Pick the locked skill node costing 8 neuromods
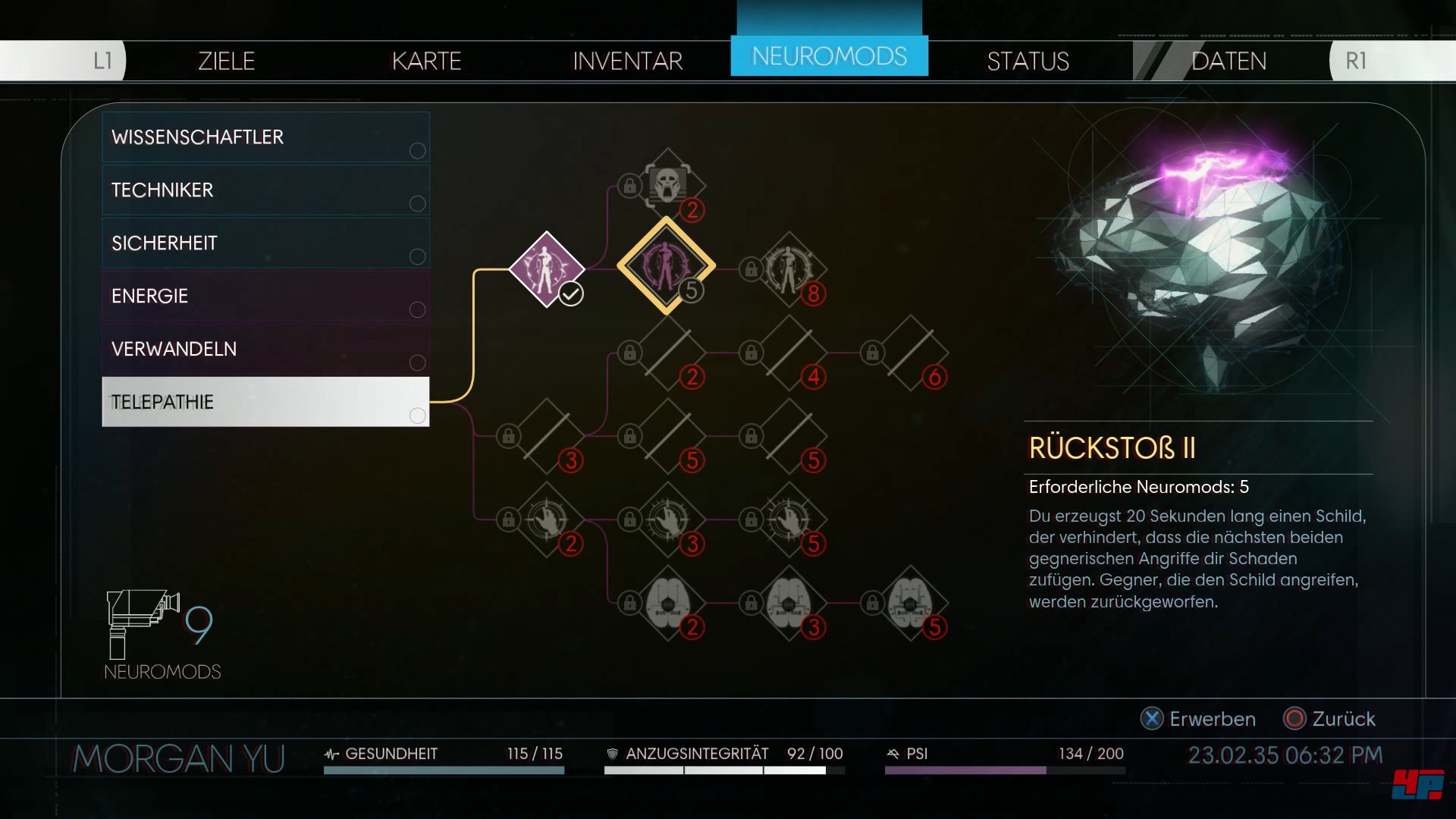Image resolution: width=1456 pixels, height=819 pixels. (x=789, y=269)
